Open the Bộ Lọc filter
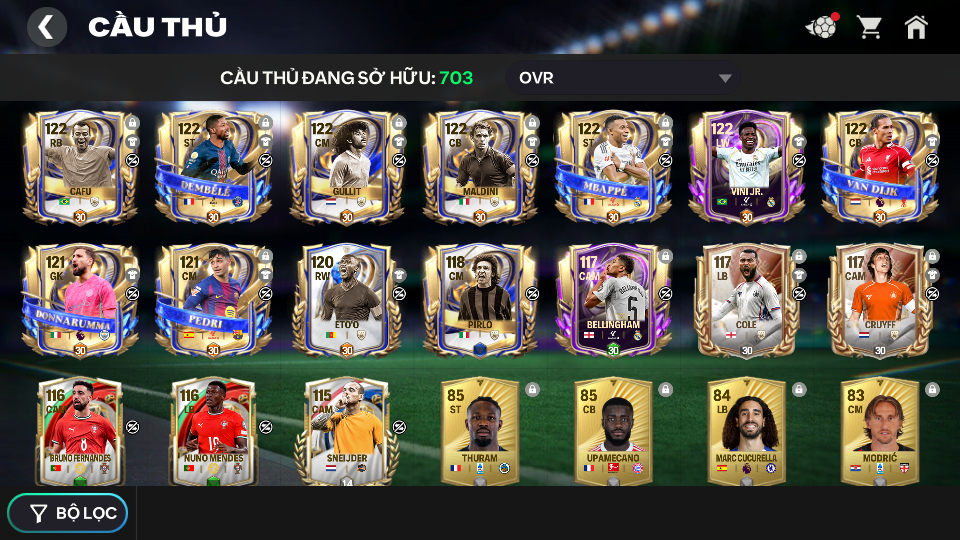This screenshot has height=540, width=960. click(x=68, y=513)
